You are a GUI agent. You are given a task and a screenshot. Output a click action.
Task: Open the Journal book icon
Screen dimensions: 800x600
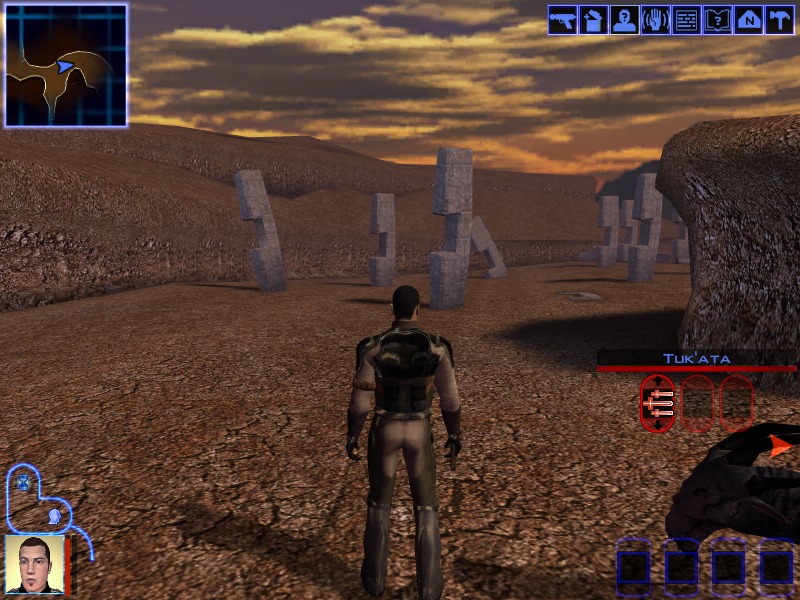click(718, 20)
